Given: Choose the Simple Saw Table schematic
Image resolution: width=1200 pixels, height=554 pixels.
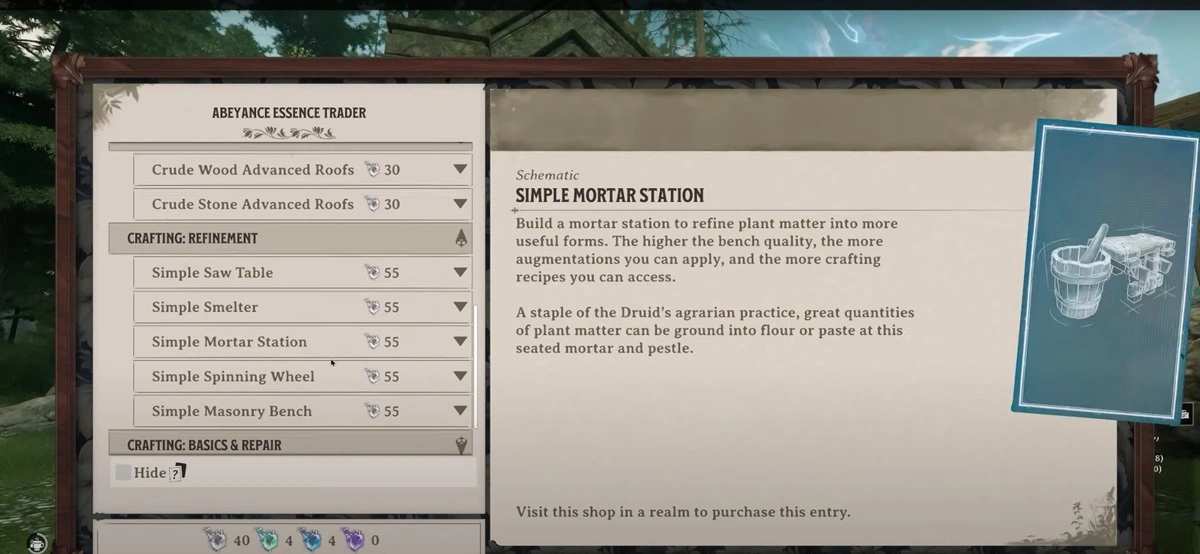Looking at the screenshot, I should 213,272.
